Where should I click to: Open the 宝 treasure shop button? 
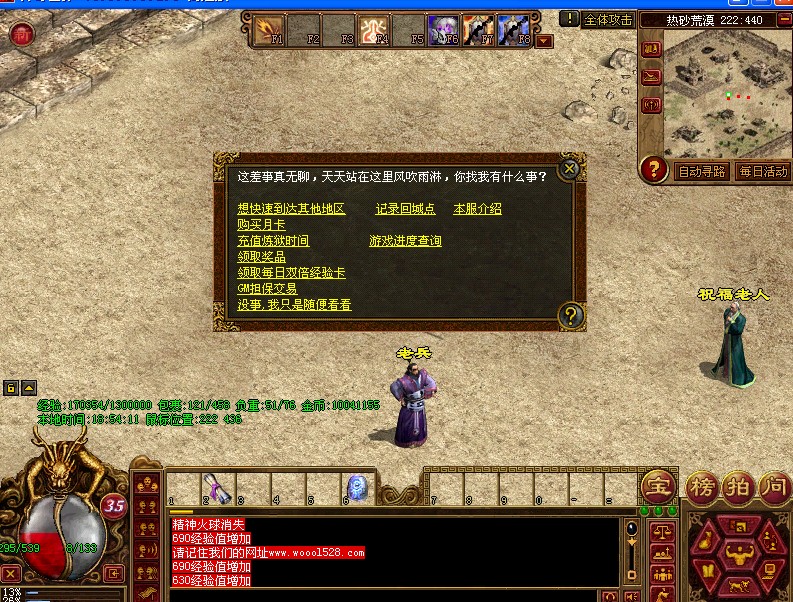658,488
